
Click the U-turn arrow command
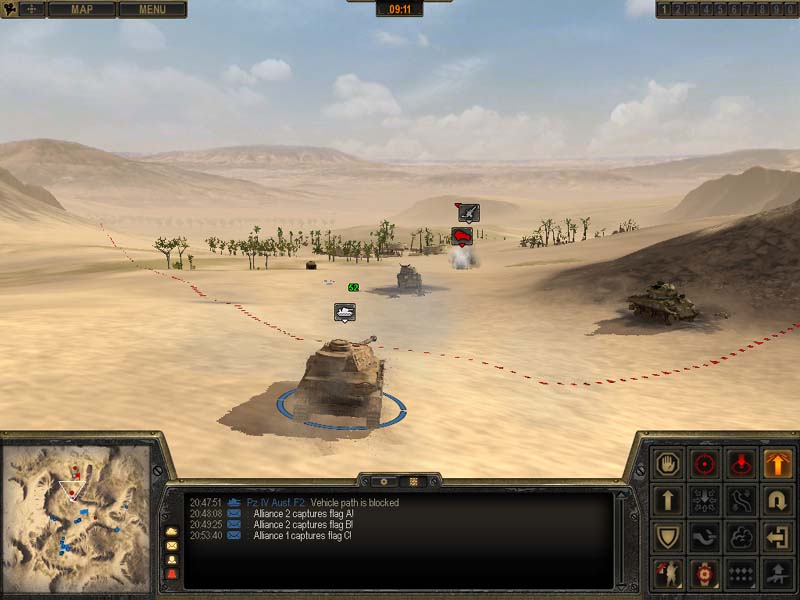point(778,500)
